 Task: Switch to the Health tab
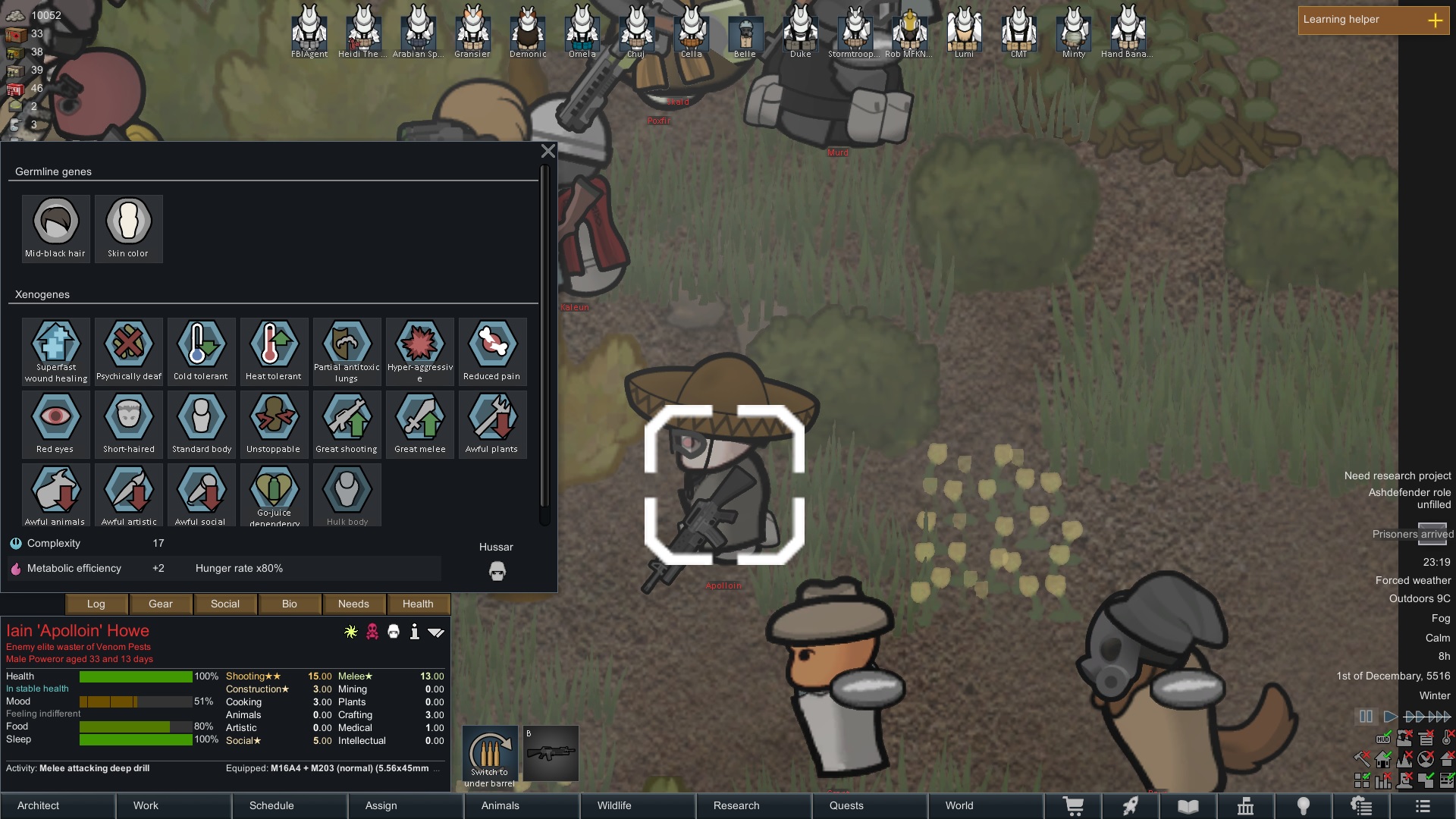click(x=418, y=604)
